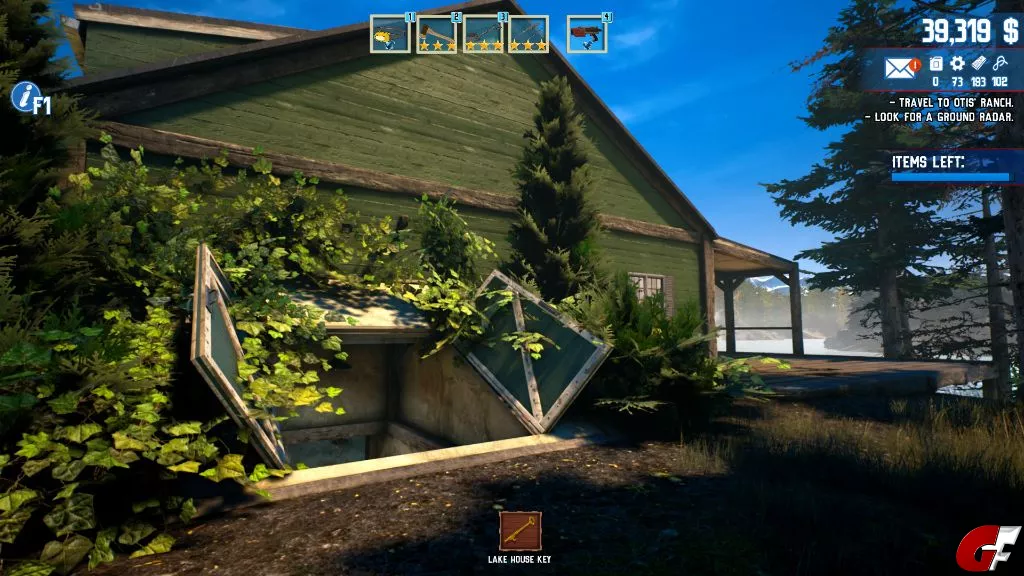Click the rope resource icon
Viewport: 1024px width, 576px height.
point(1000,64)
